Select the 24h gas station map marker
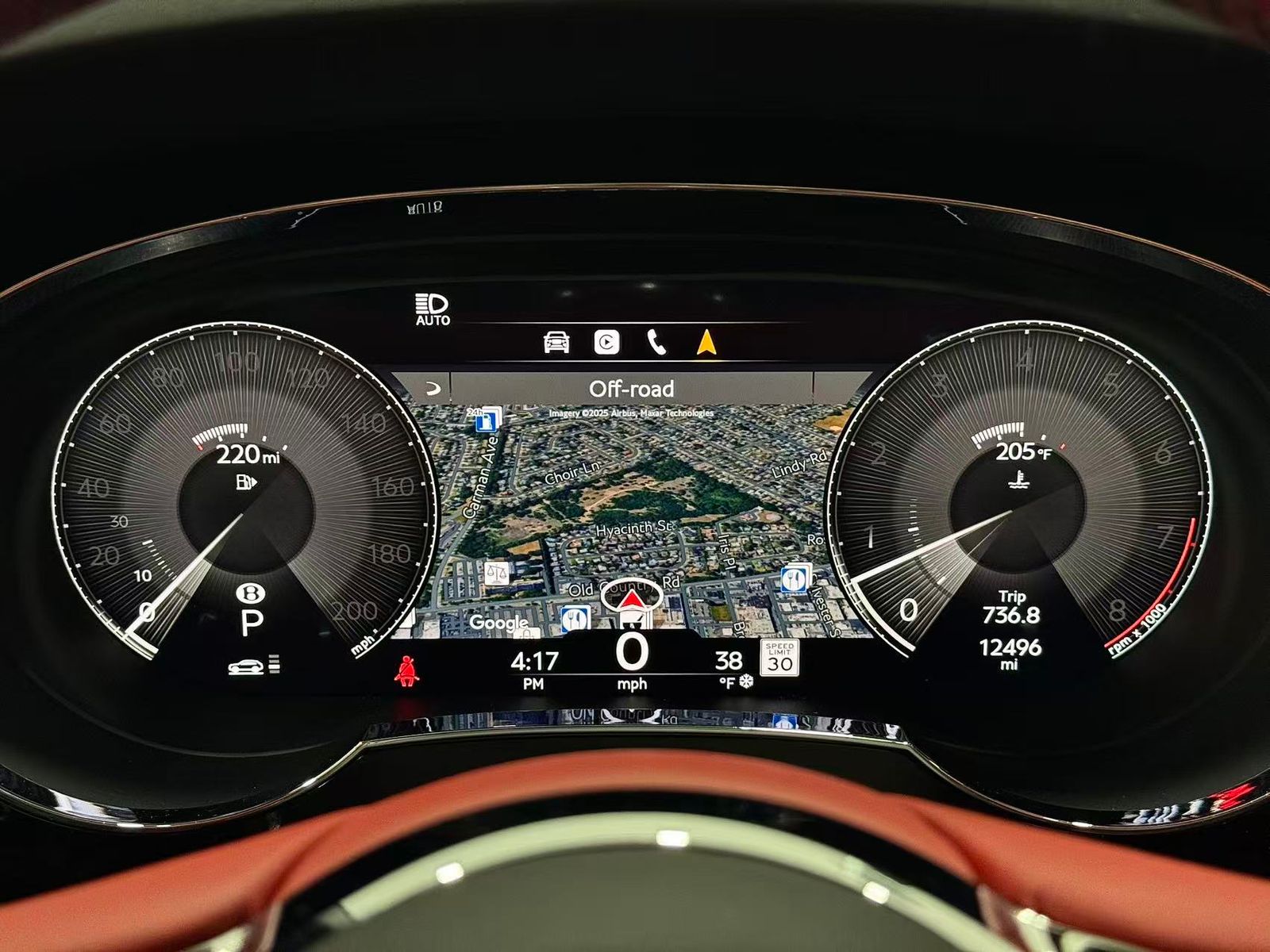The image size is (1270, 952). coord(487,419)
